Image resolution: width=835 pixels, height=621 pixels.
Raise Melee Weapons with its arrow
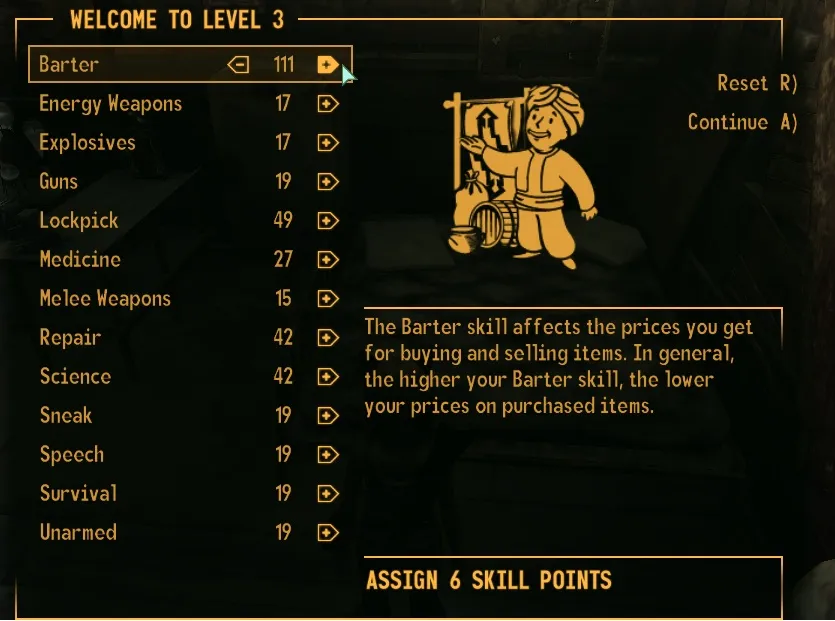click(327, 299)
